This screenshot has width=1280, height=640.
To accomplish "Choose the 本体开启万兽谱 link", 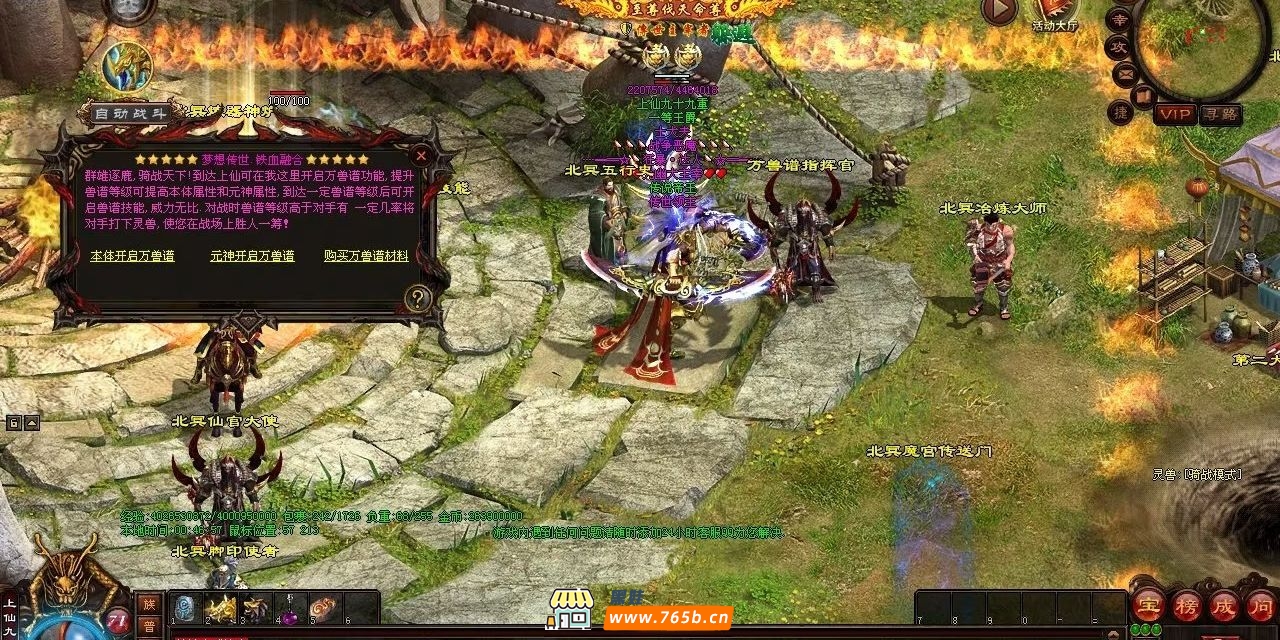I will tap(132, 256).
